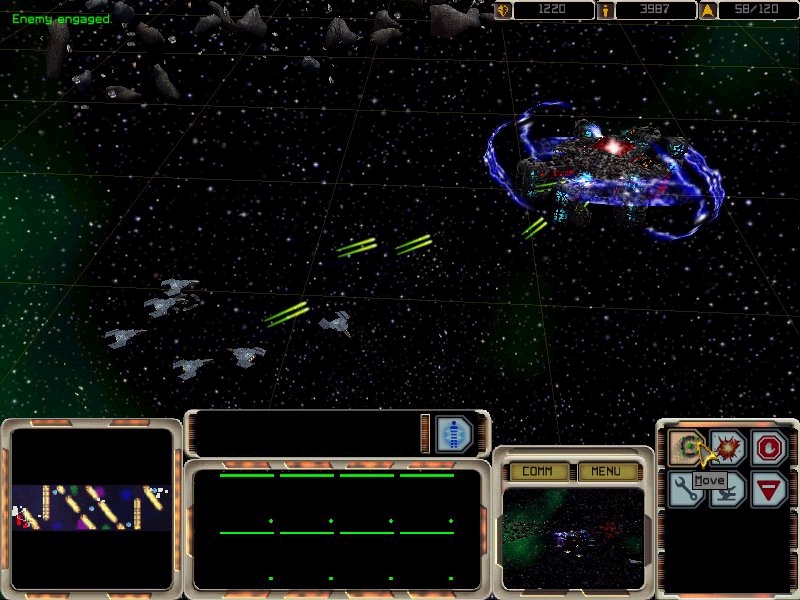The image size is (800, 600).
Task: Click the tactical view thumbnail below MENU
Action: pos(572,537)
